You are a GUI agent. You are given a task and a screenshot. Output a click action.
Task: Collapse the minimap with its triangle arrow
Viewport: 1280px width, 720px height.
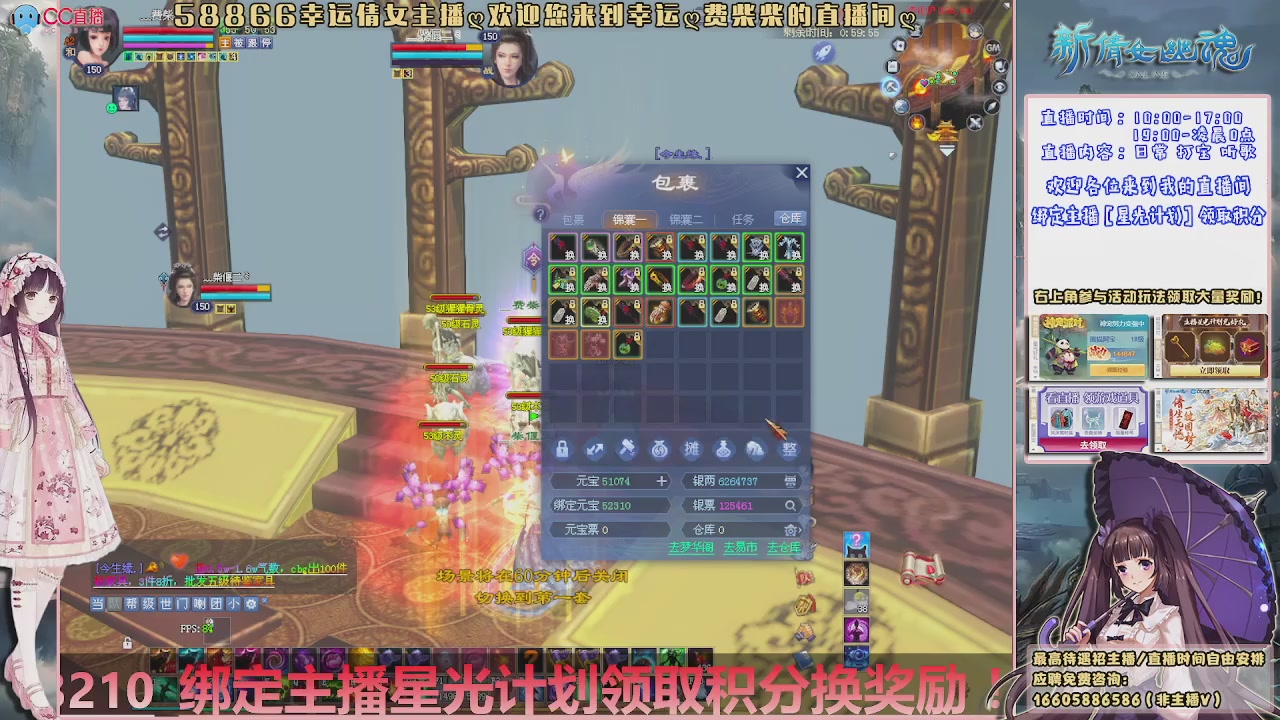pos(947,149)
